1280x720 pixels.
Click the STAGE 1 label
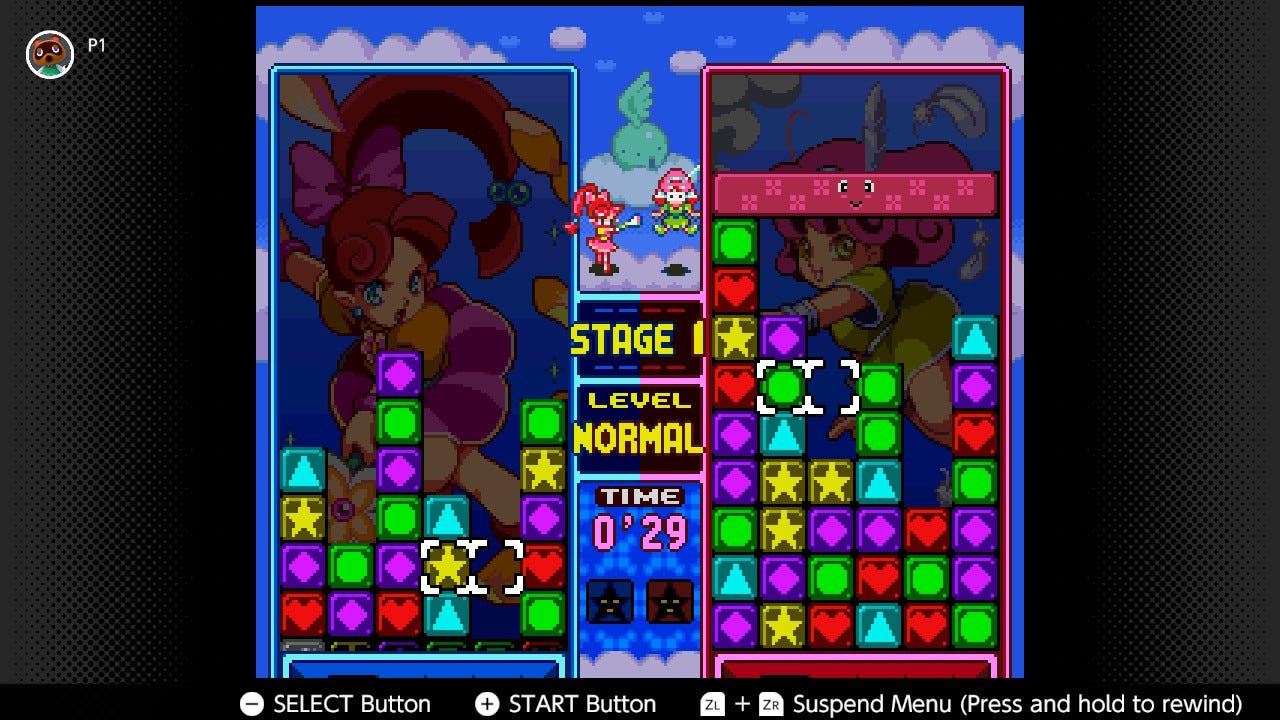coord(637,340)
